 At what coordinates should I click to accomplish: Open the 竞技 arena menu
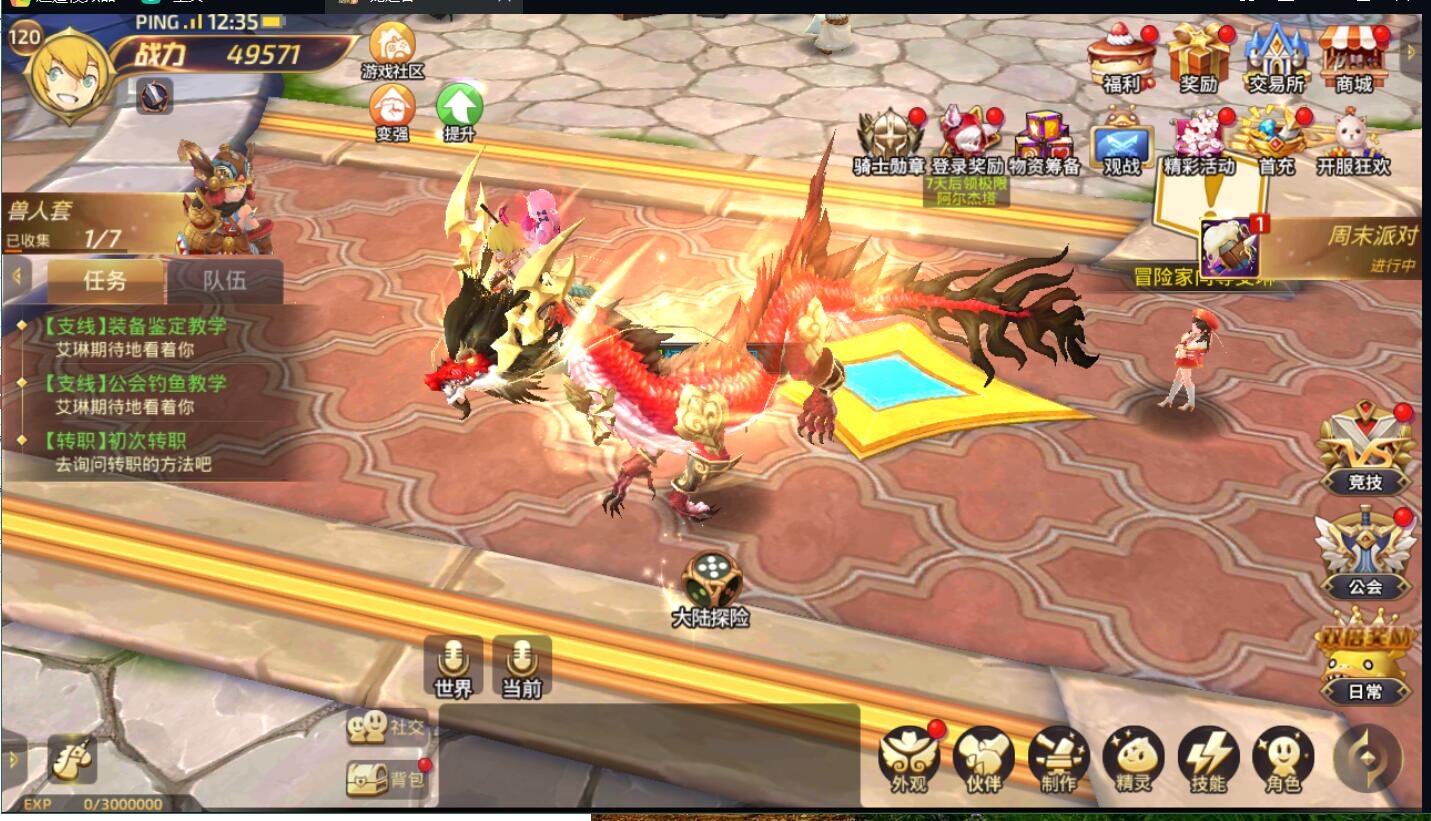(x=1365, y=450)
